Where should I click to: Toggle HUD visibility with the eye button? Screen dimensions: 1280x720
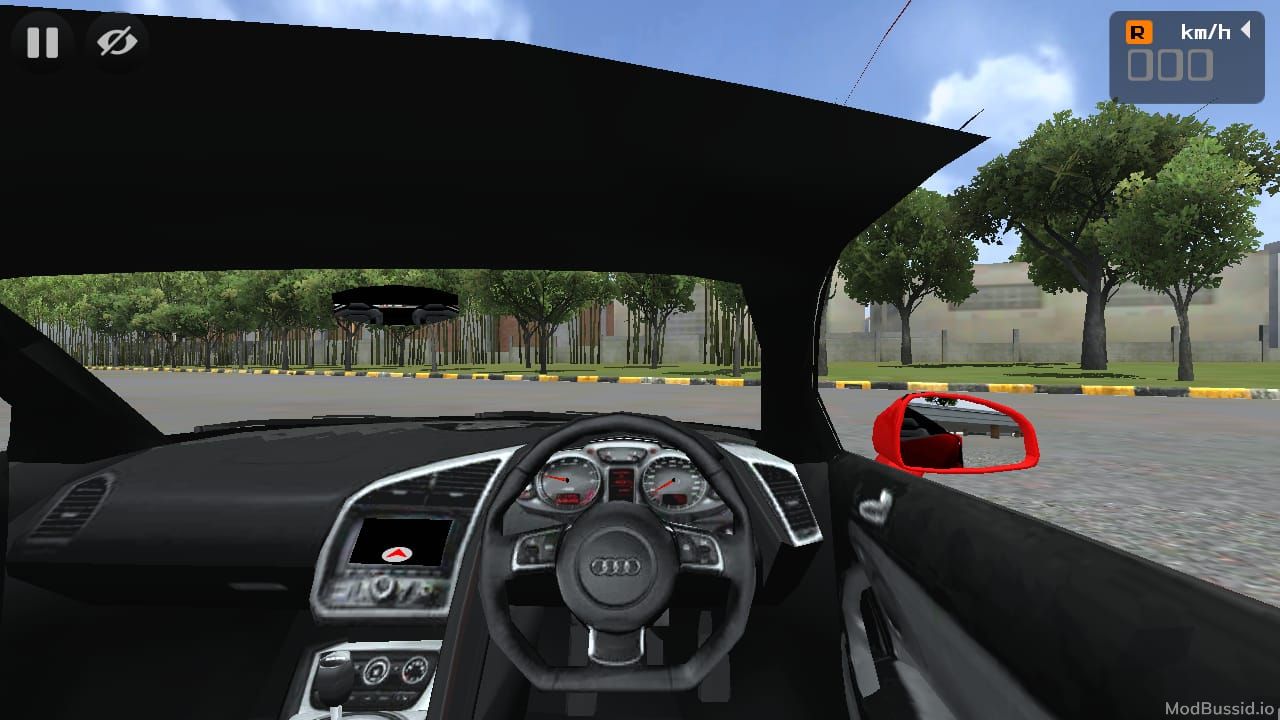(x=117, y=42)
